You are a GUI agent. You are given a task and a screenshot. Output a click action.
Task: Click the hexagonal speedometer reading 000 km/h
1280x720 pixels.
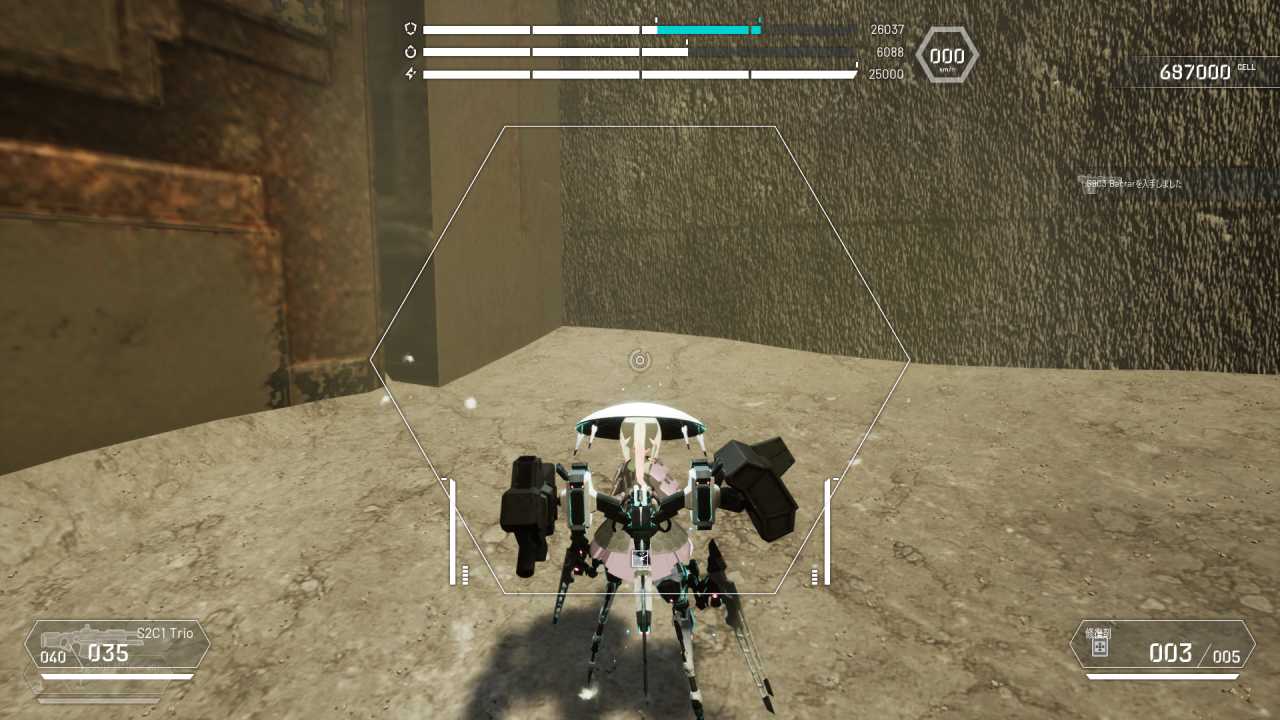point(945,56)
